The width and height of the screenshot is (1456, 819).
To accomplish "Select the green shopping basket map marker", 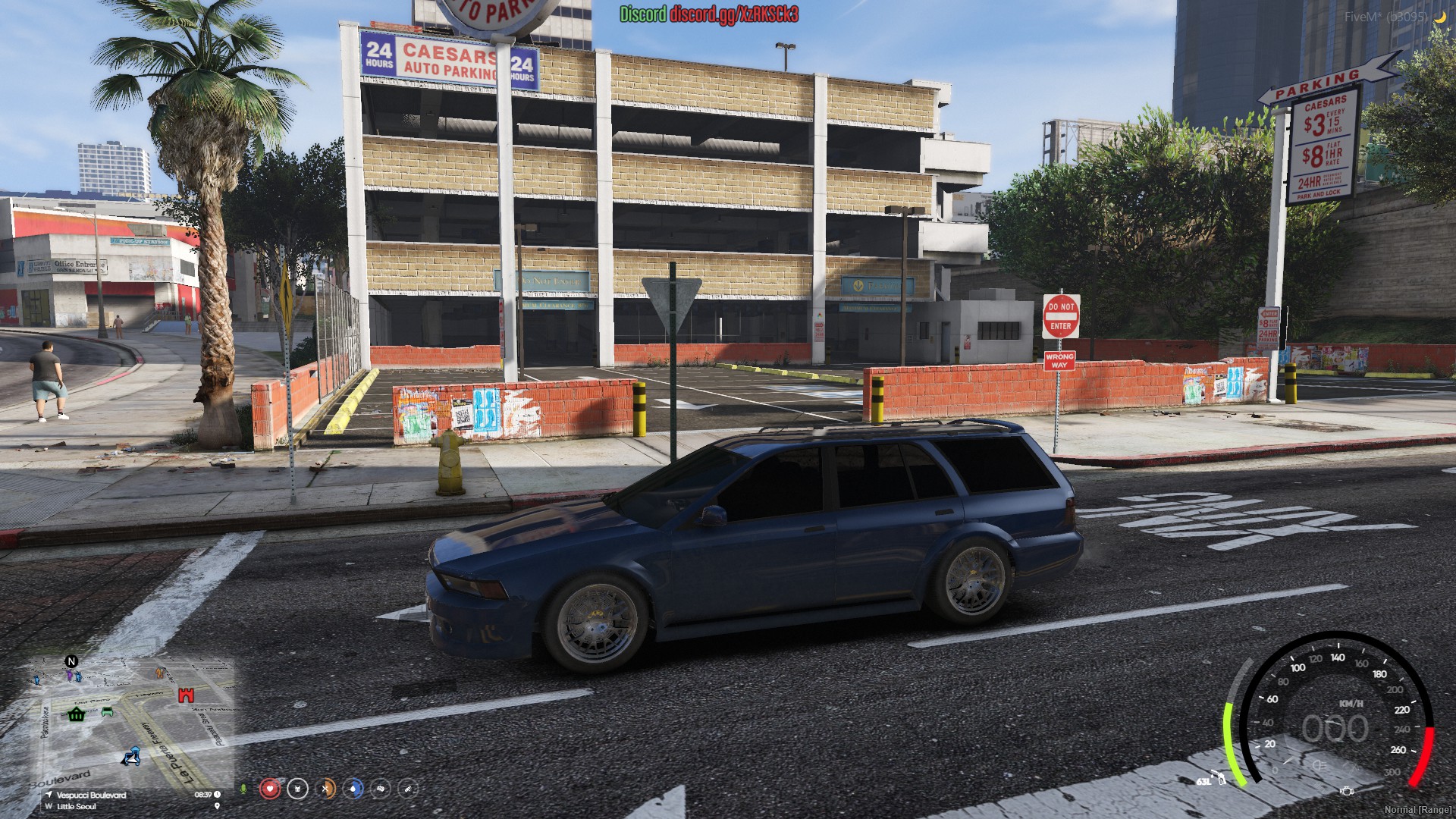I will tap(76, 714).
